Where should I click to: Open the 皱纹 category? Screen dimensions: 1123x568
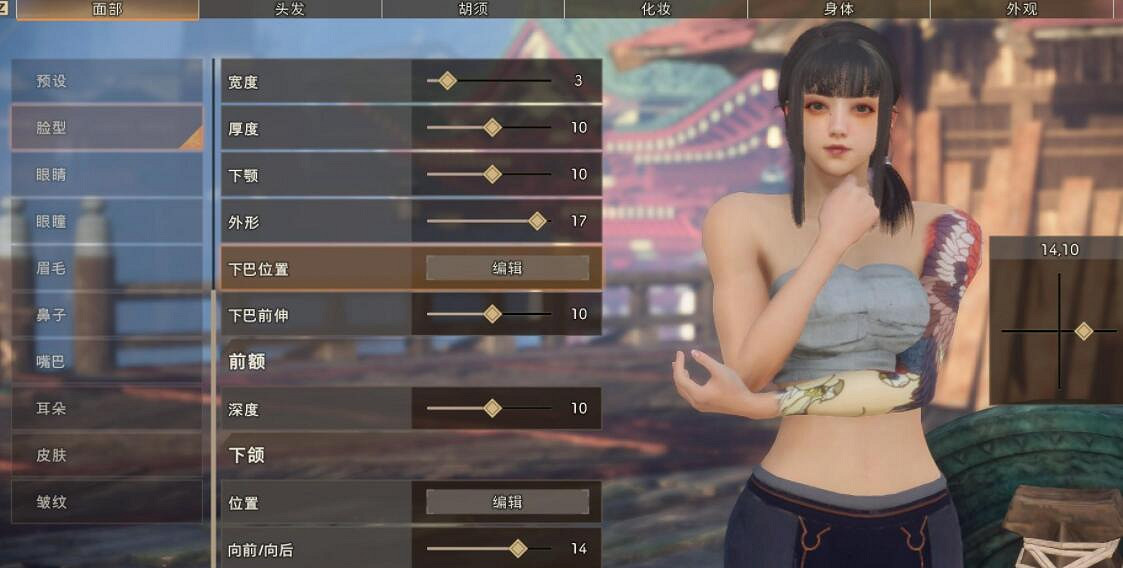[106, 502]
